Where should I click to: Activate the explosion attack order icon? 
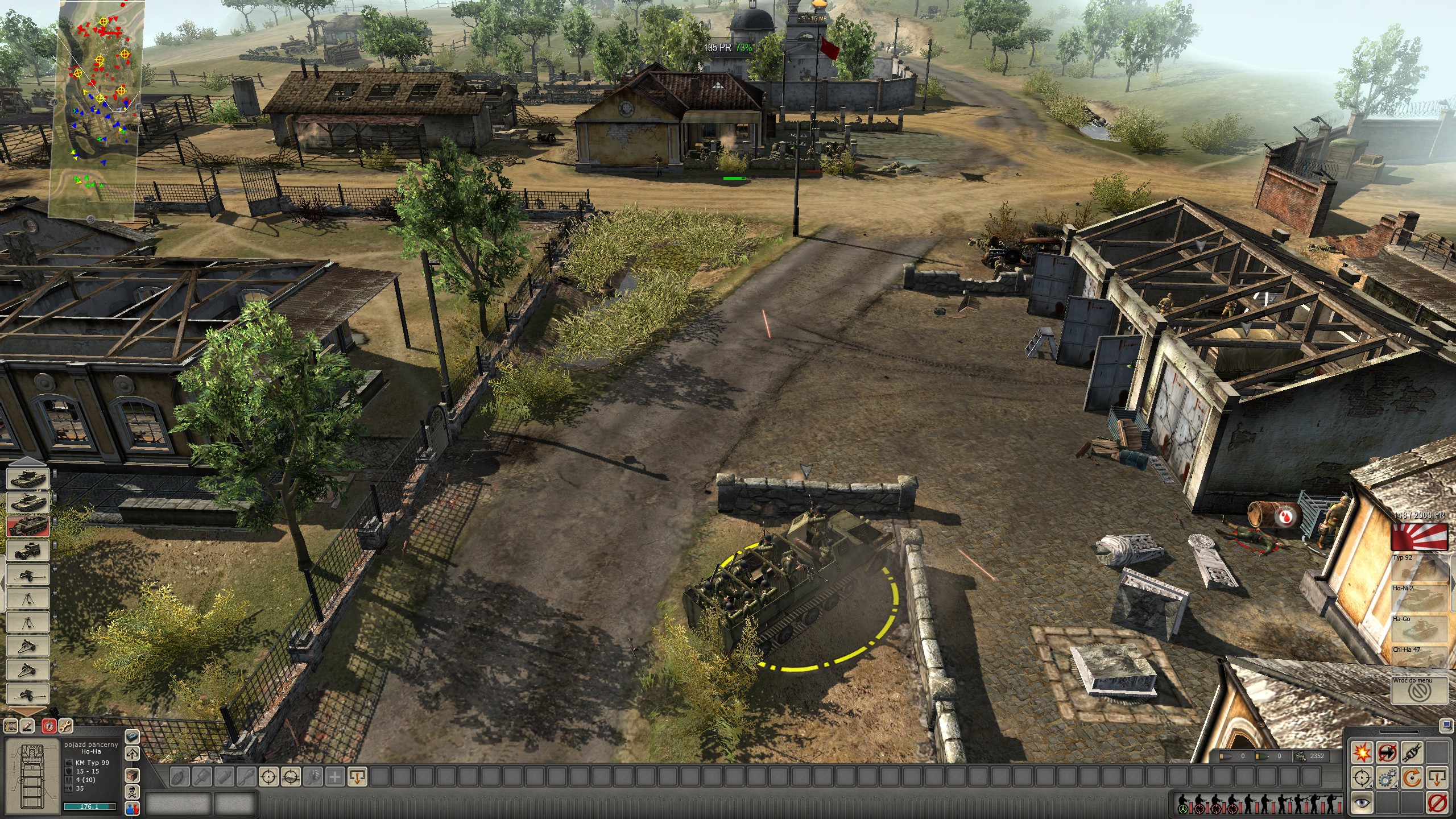click(1362, 752)
